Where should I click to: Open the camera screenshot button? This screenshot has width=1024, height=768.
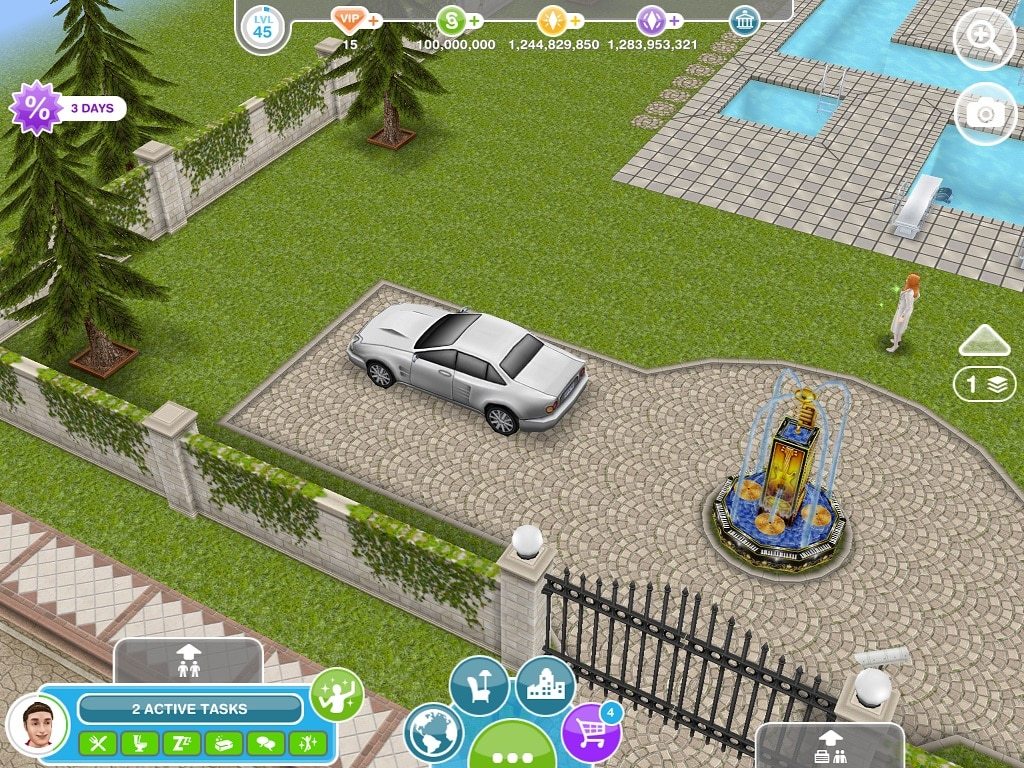pos(984,113)
